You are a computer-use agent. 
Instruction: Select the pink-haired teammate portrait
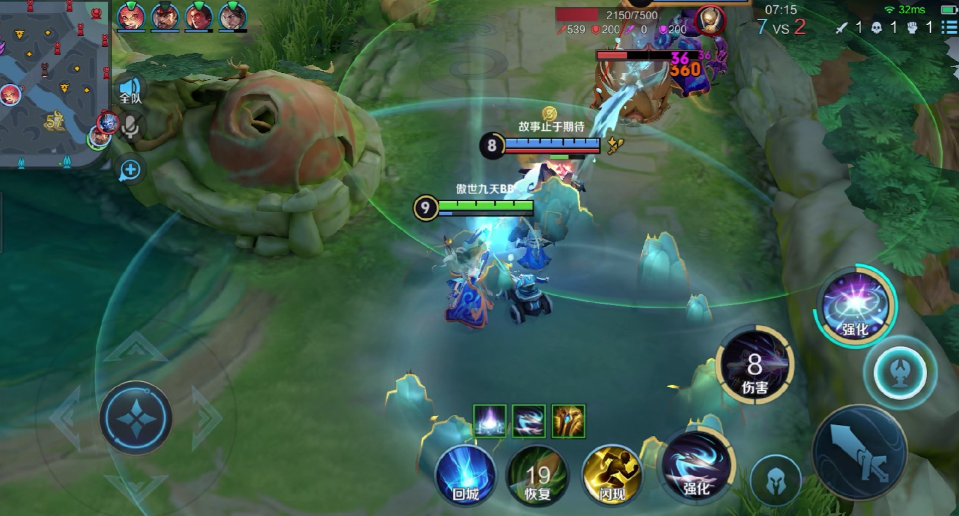click(131, 16)
